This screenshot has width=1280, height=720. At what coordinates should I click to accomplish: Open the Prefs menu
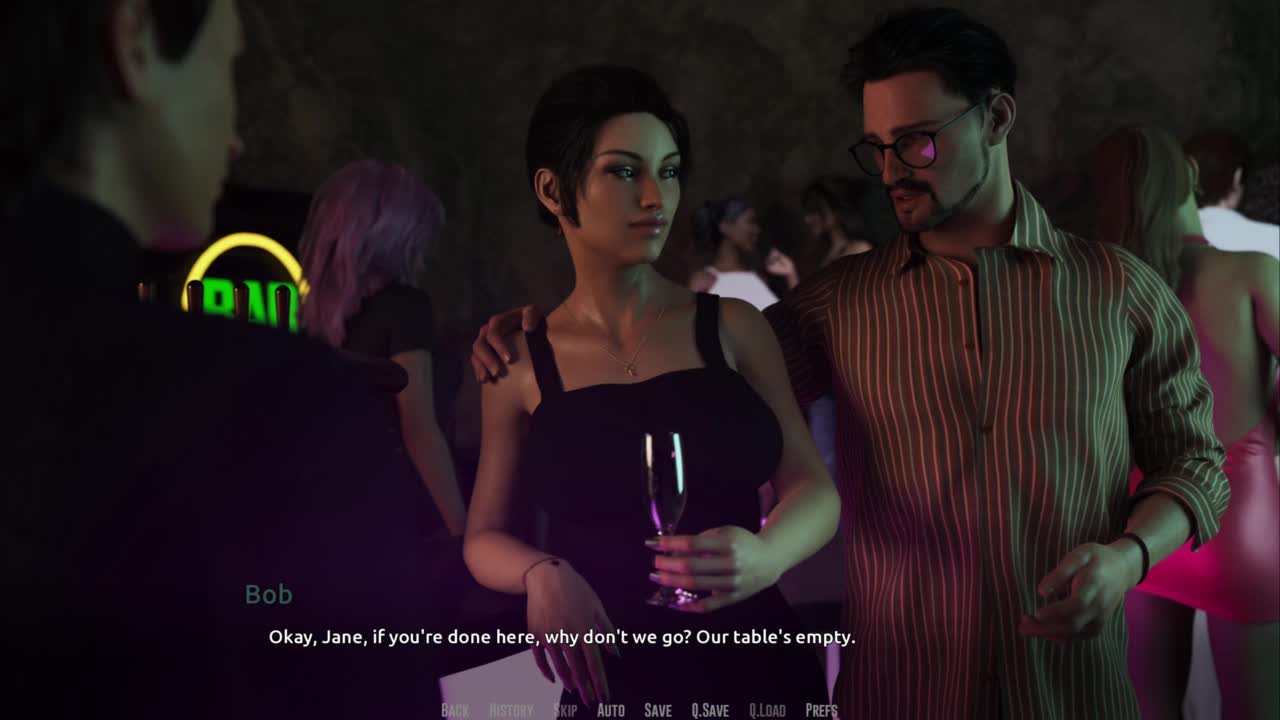[822, 710]
